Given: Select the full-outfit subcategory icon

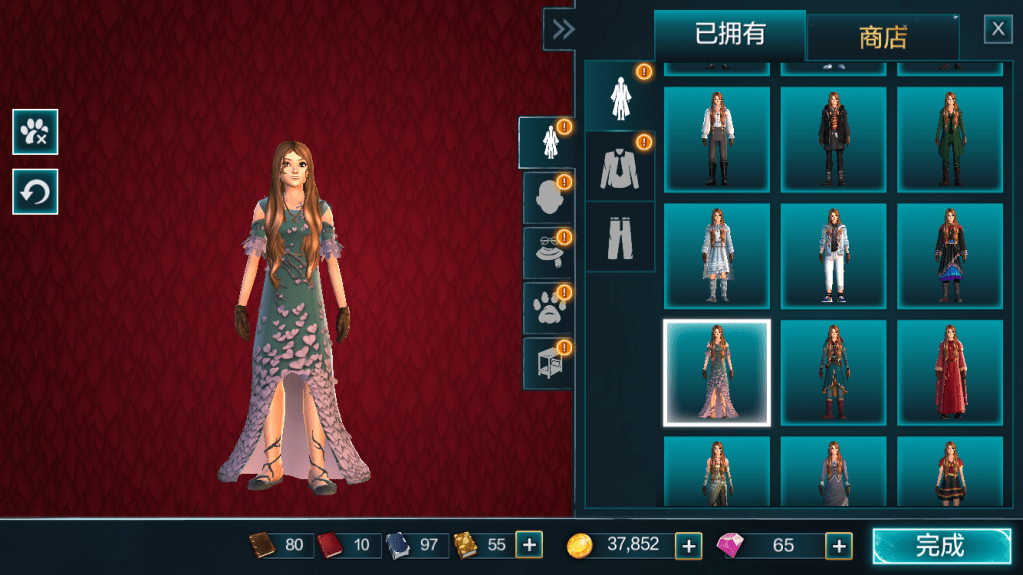Looking at the screenshot, I should (x=619, y=96).
